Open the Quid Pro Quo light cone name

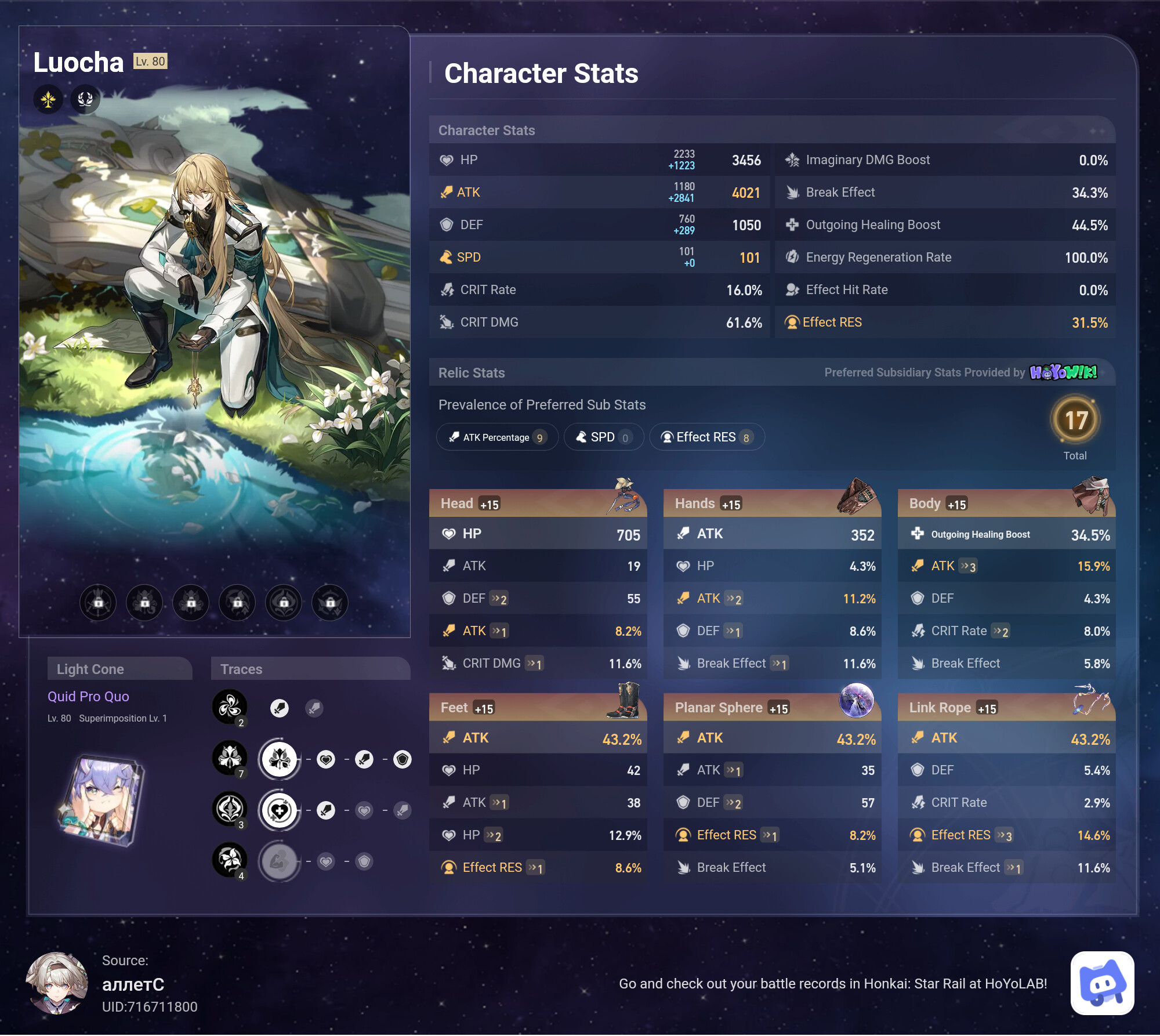pos(88,697)
